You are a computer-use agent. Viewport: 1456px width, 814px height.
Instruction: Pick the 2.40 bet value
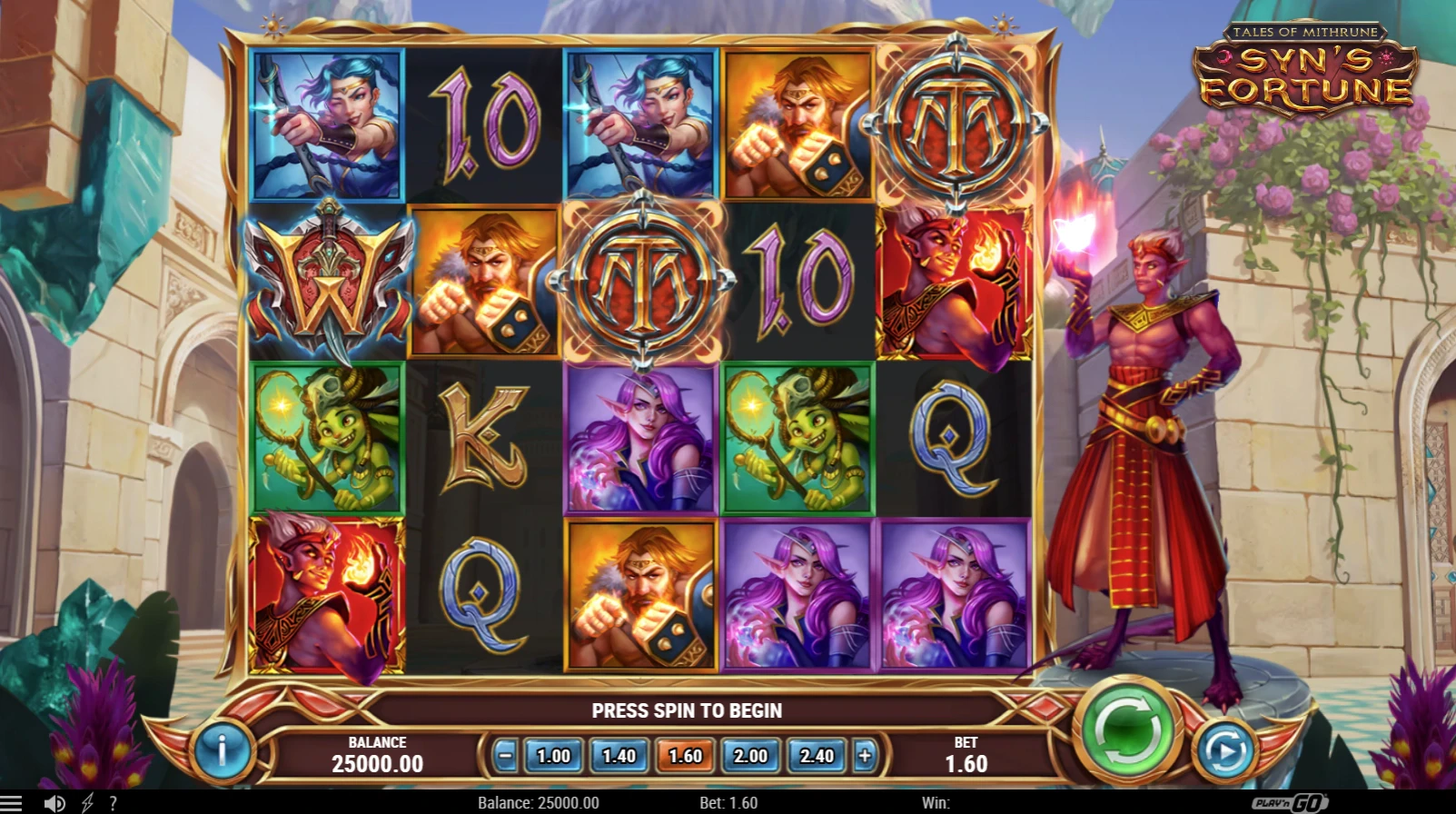817,755
